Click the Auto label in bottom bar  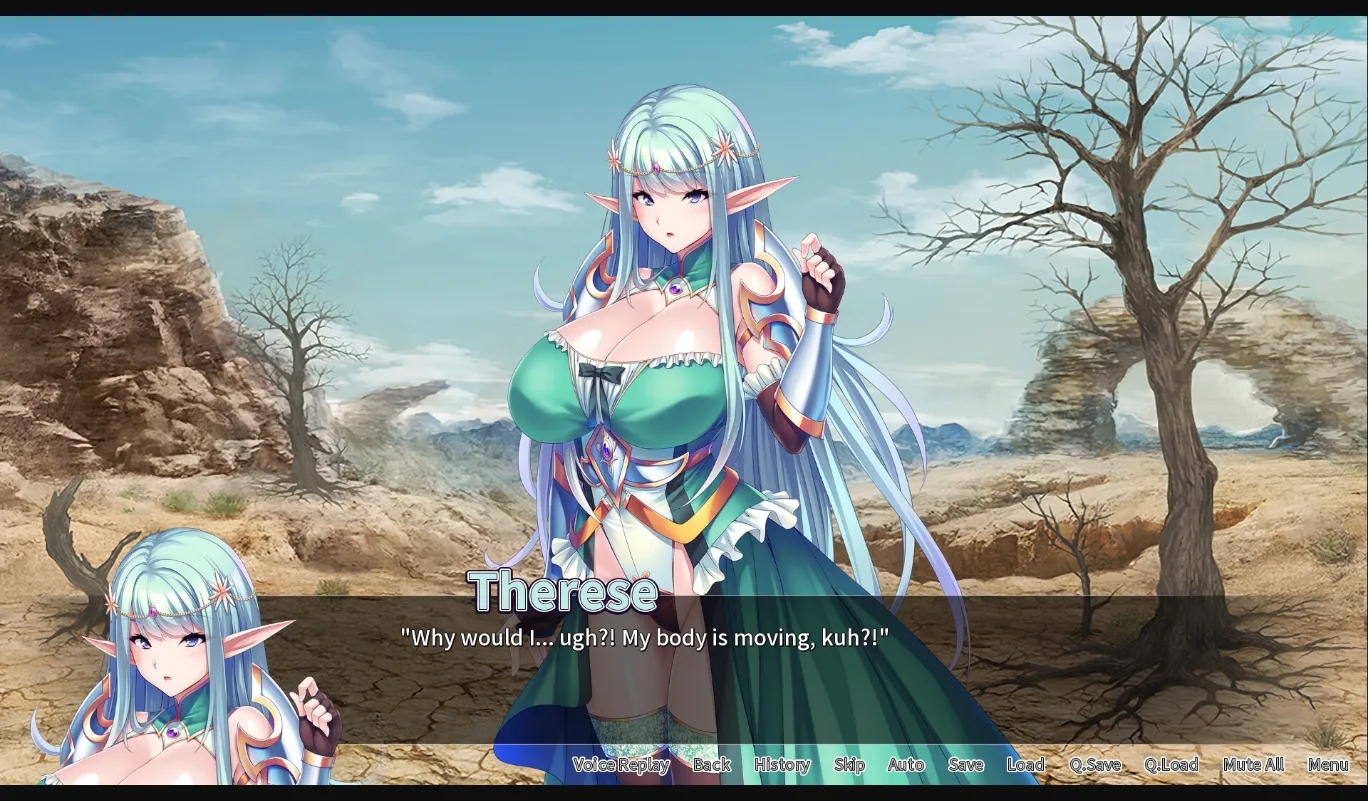click(905, 765)
